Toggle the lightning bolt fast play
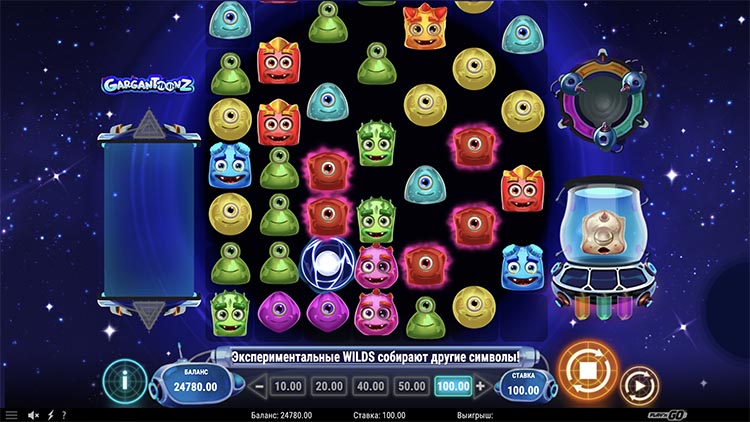Viewport: 750px width, 422px height. tap(51, 415)
